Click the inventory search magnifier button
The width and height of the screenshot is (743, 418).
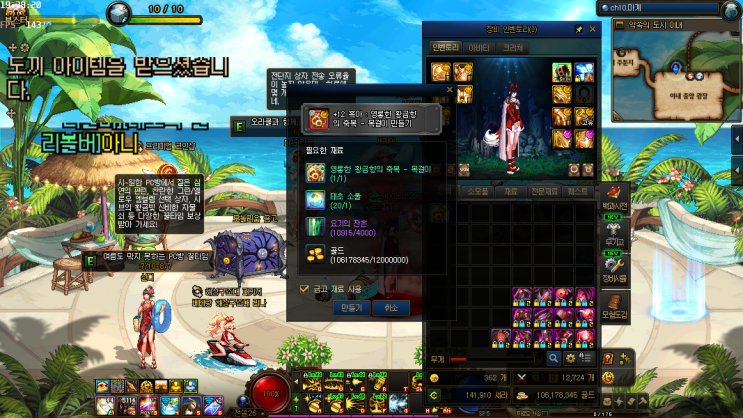tap(553, 357)
